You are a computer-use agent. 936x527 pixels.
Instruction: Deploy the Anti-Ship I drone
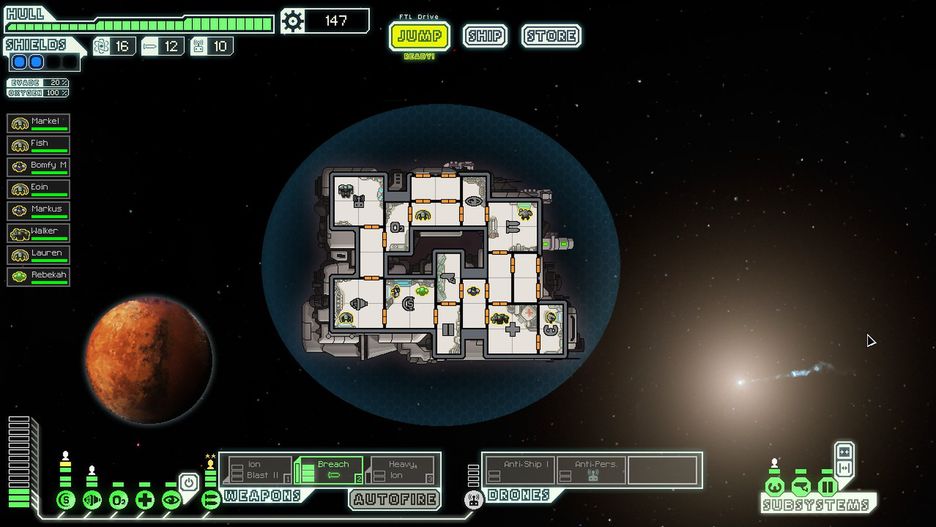tap(520, 470)
